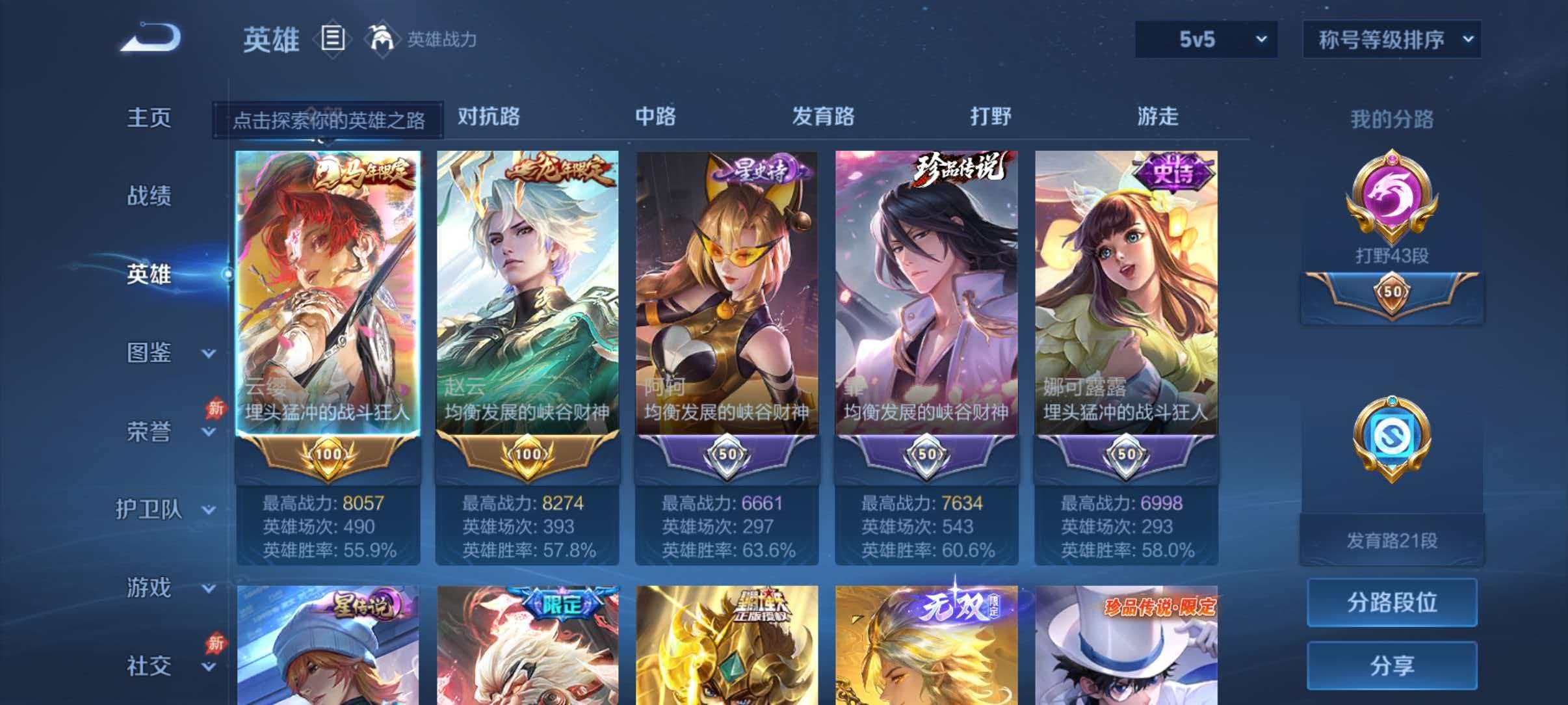Open the 称号等级排序 sorting dropdown
This screenshot has width=1568, height=705.
click(x=1391, y=40)
